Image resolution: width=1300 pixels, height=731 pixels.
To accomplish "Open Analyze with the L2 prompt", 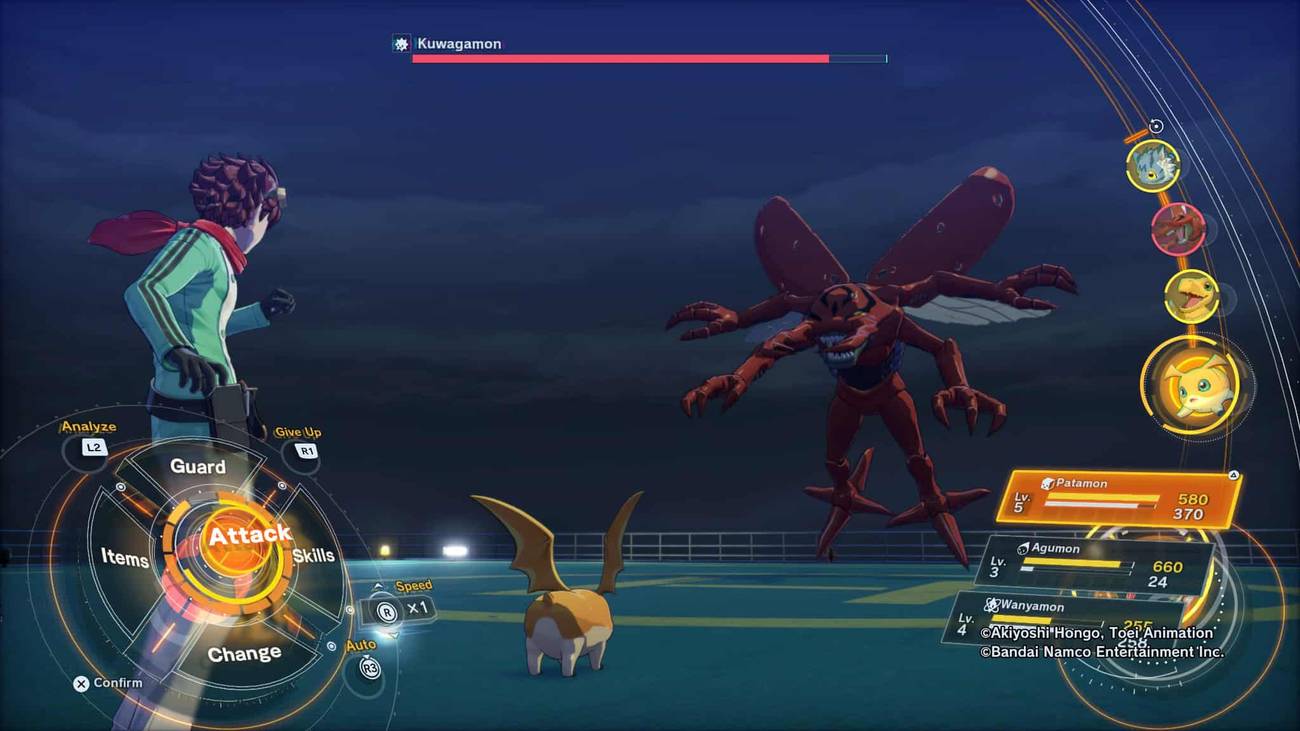I will coord(91,446).
